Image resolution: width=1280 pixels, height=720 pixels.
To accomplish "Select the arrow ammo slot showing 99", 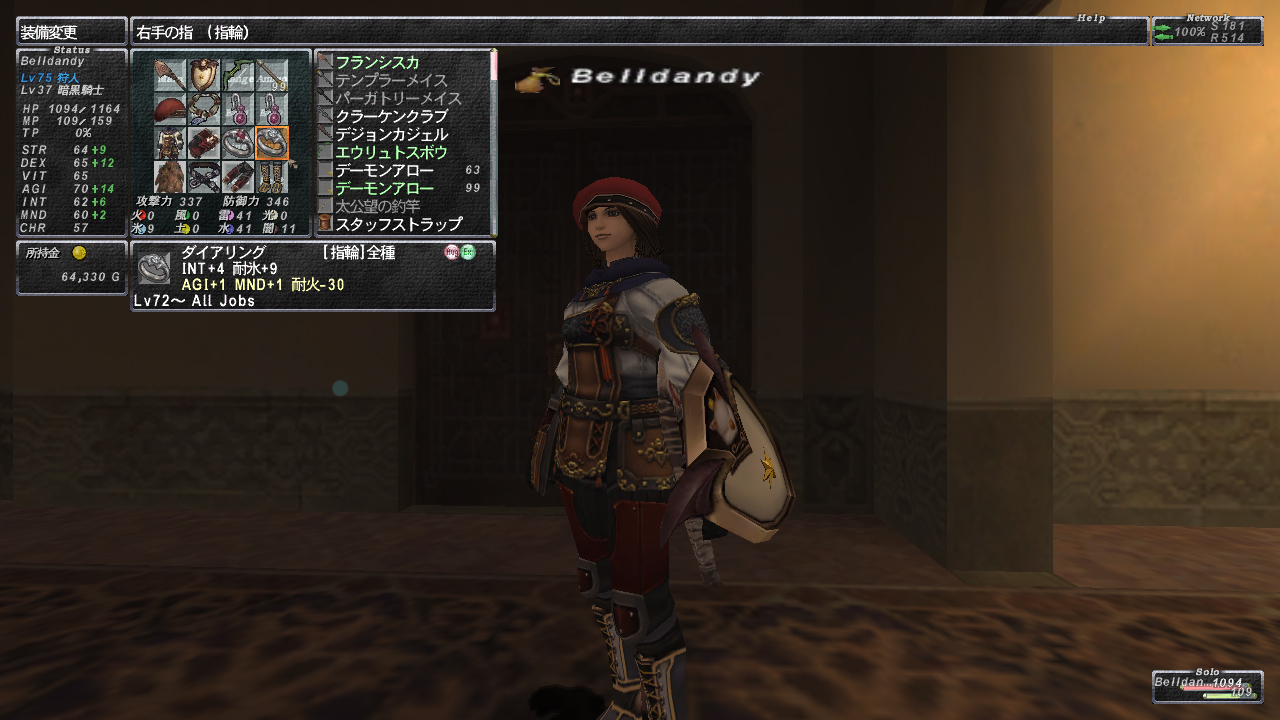I will (x=272, y=76).
